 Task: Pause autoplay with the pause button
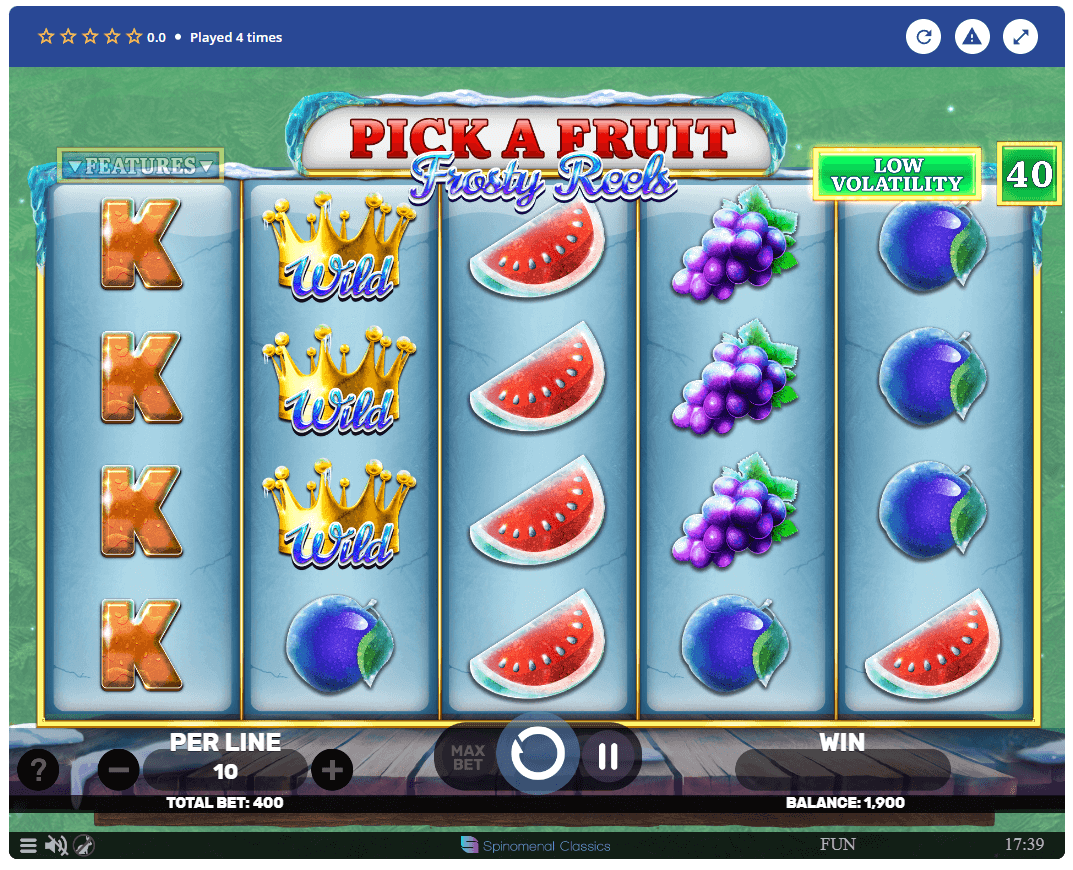point(607,757)
